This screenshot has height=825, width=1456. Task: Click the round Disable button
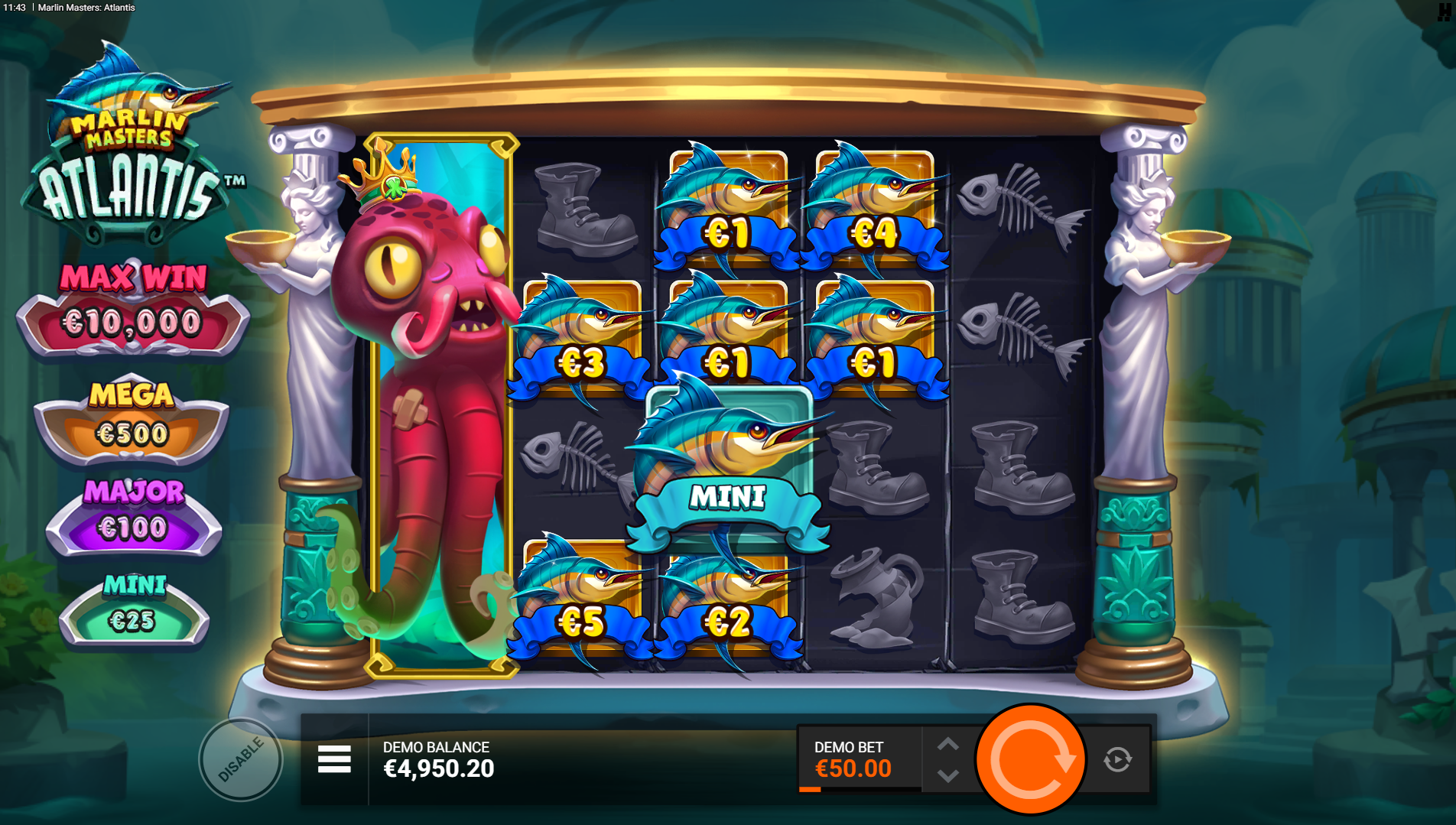point(241,759)
